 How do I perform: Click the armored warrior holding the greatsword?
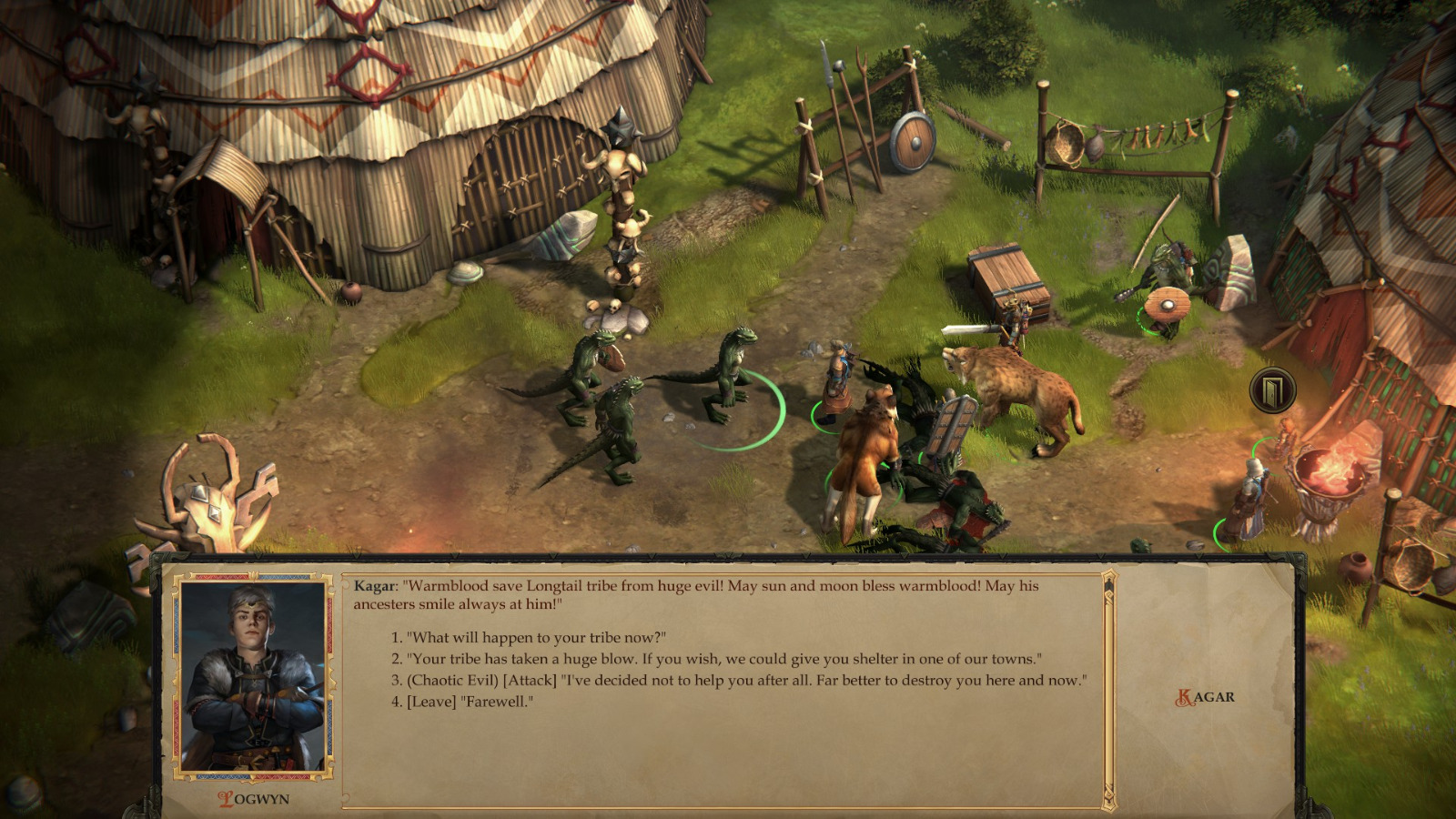click(x=1010, y=323)
